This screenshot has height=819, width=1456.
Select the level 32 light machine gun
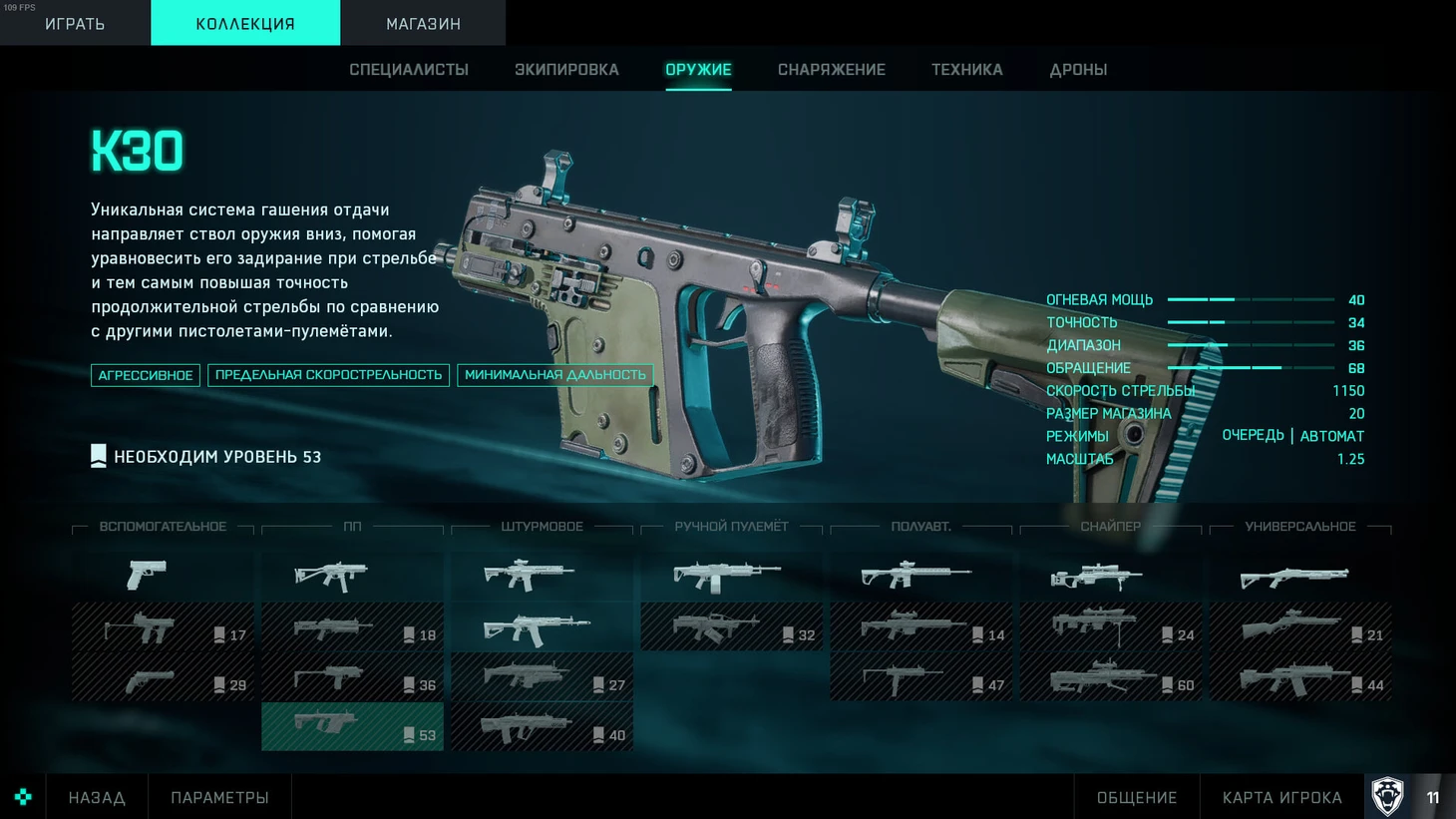731,627
